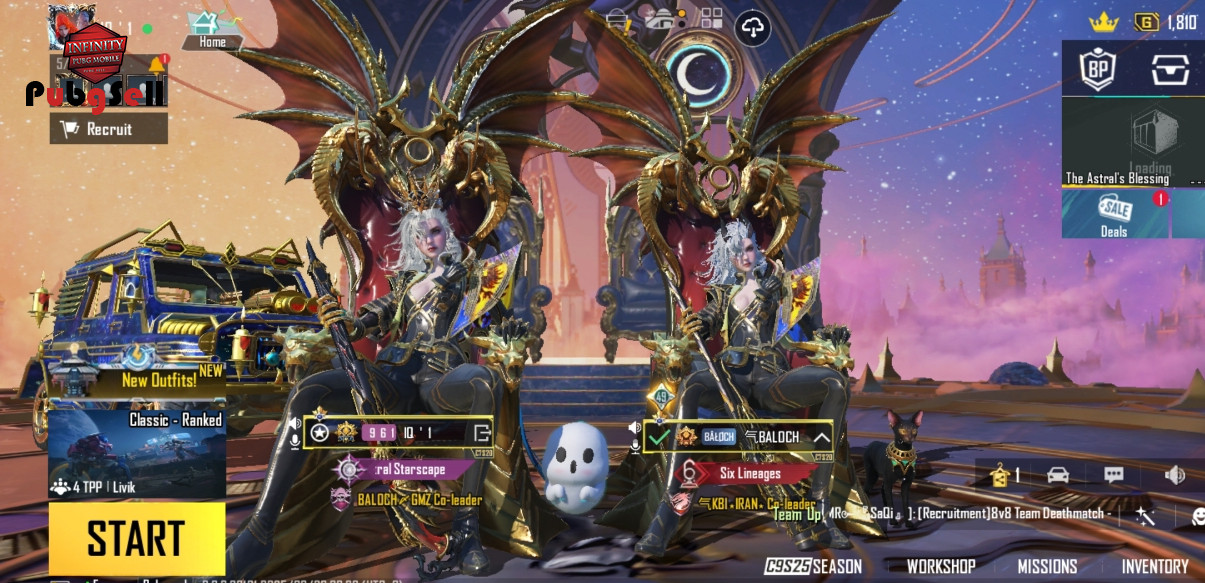Click the cloud download icon

pyautogui.click(x=752, y=28)
